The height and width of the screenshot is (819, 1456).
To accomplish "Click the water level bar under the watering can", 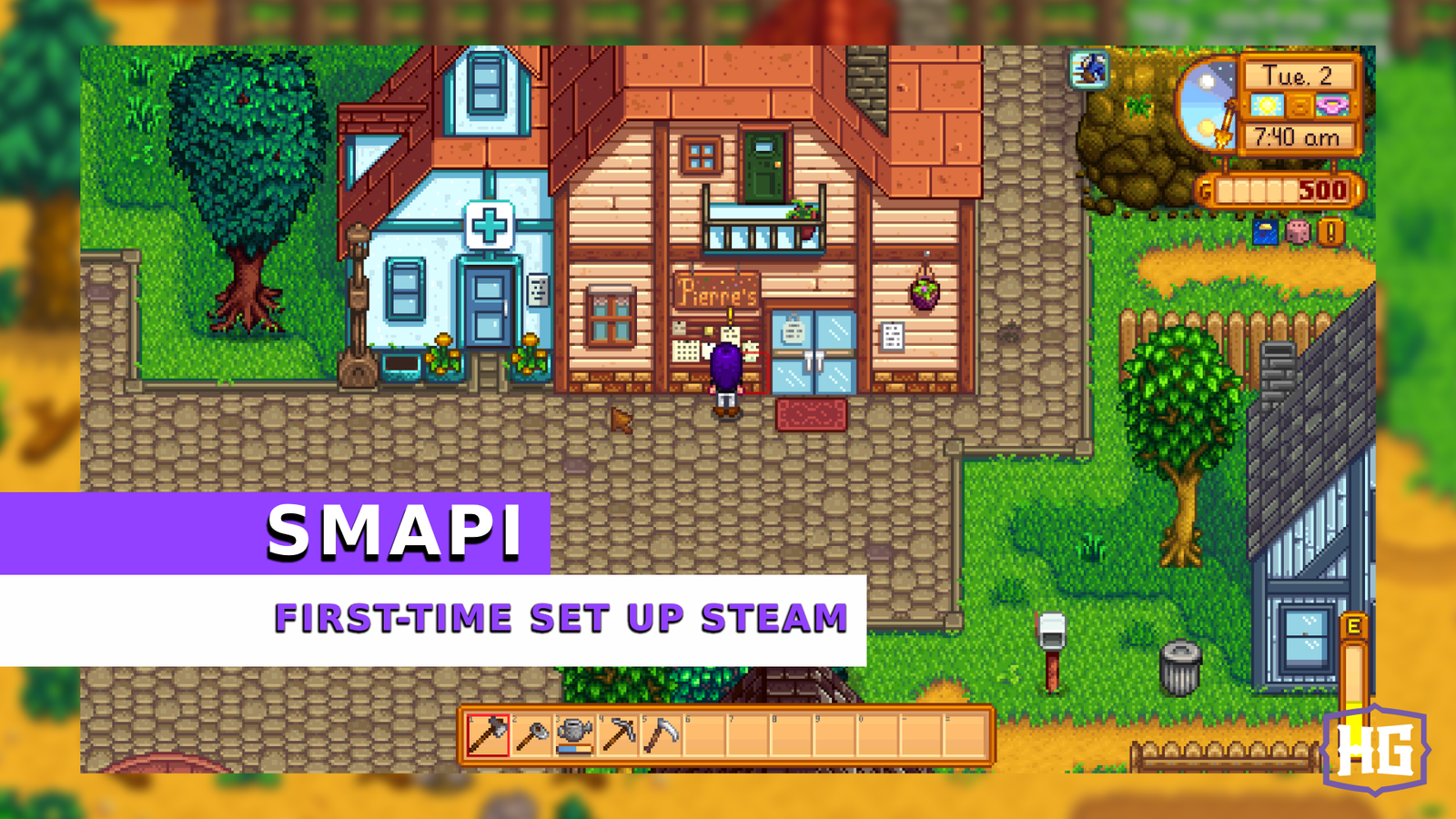I will (x=574, y=749).
